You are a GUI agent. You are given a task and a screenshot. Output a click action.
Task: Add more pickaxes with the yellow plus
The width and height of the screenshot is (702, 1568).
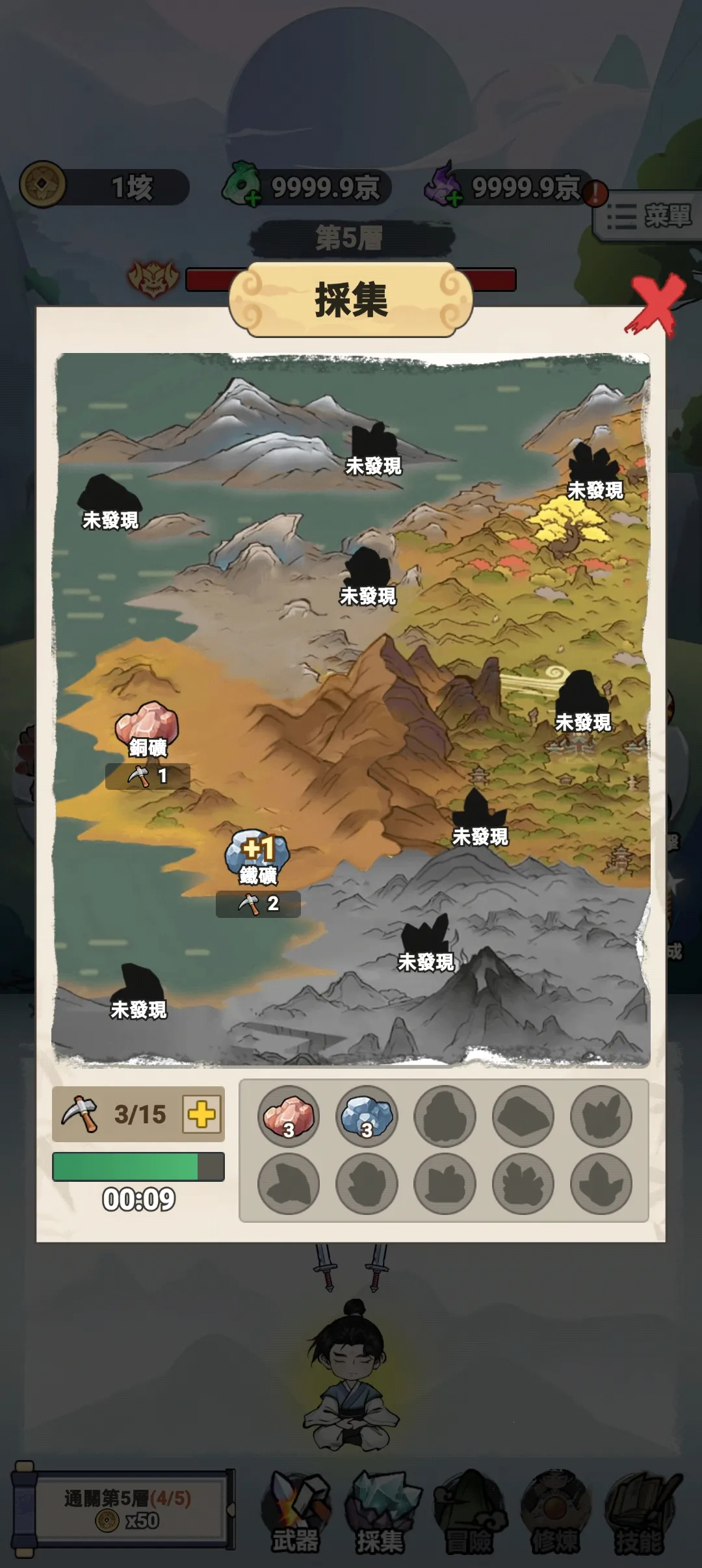click(201, 1114)
